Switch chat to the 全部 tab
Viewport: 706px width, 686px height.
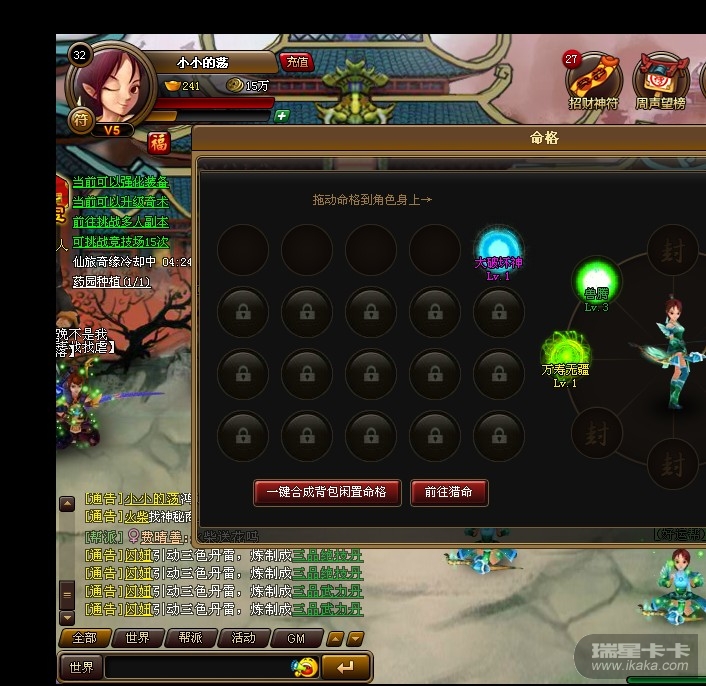[x=85, y=638]
